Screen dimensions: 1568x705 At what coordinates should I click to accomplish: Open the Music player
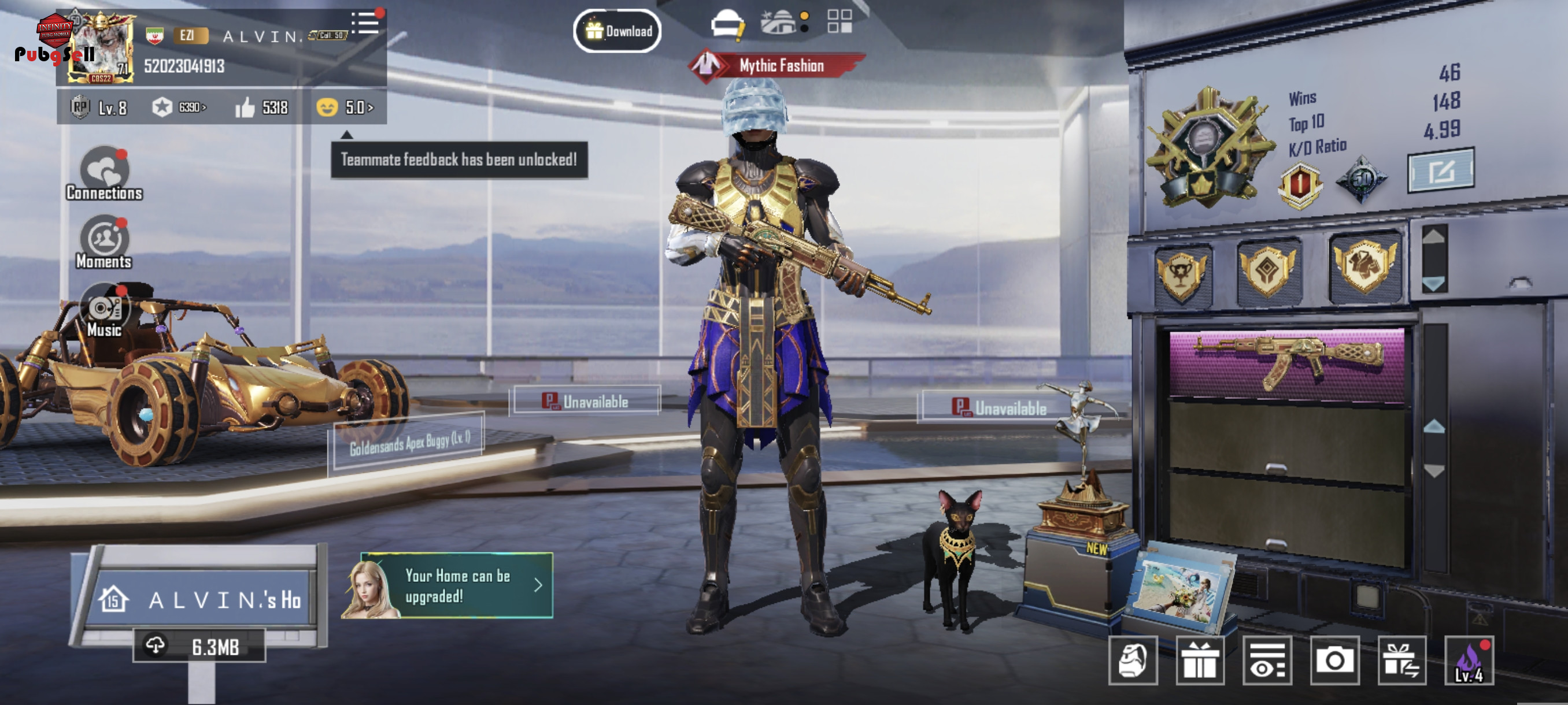[x=104, y=311]
